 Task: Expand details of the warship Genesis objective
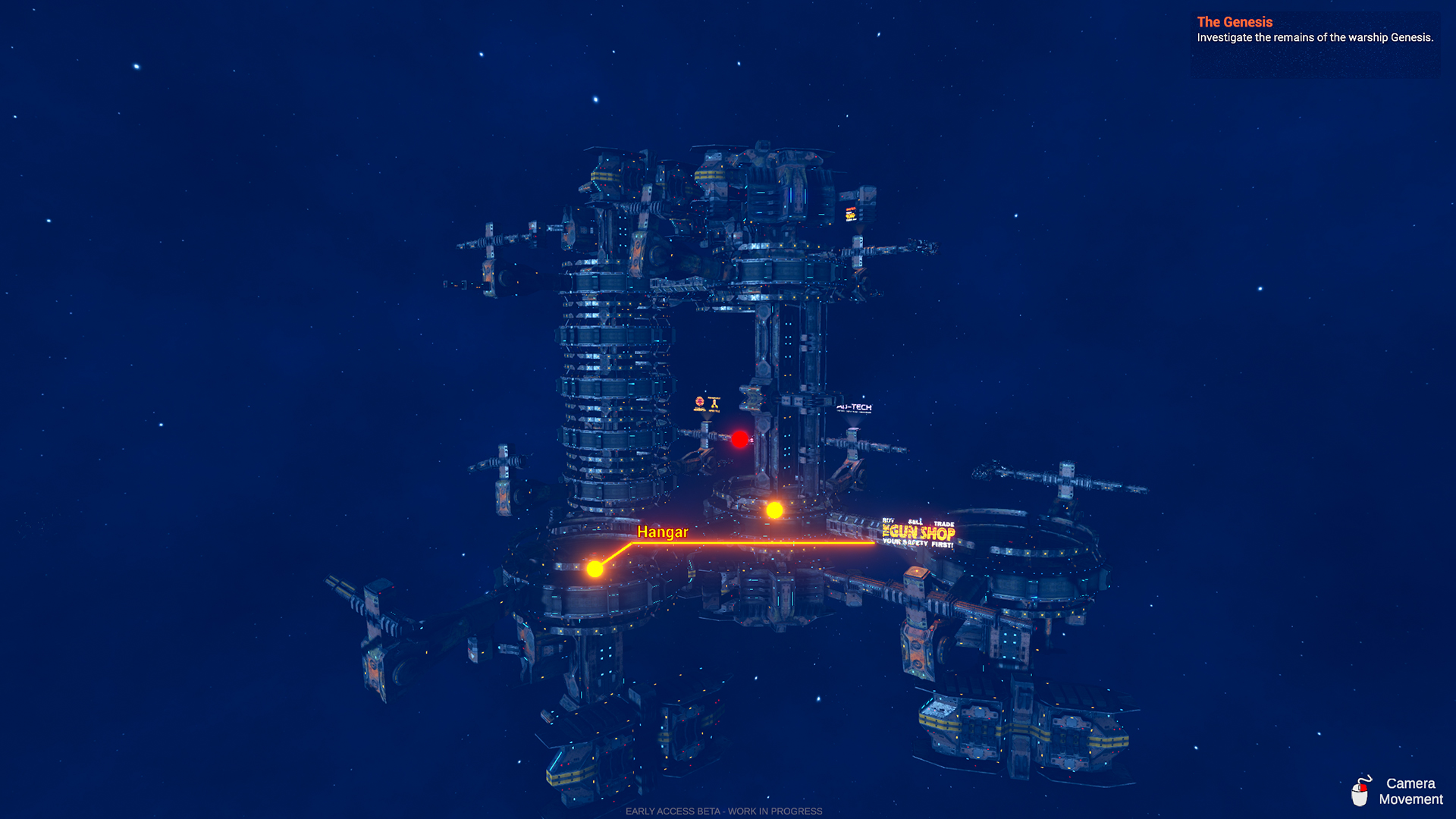click(x=1314, y=36)
